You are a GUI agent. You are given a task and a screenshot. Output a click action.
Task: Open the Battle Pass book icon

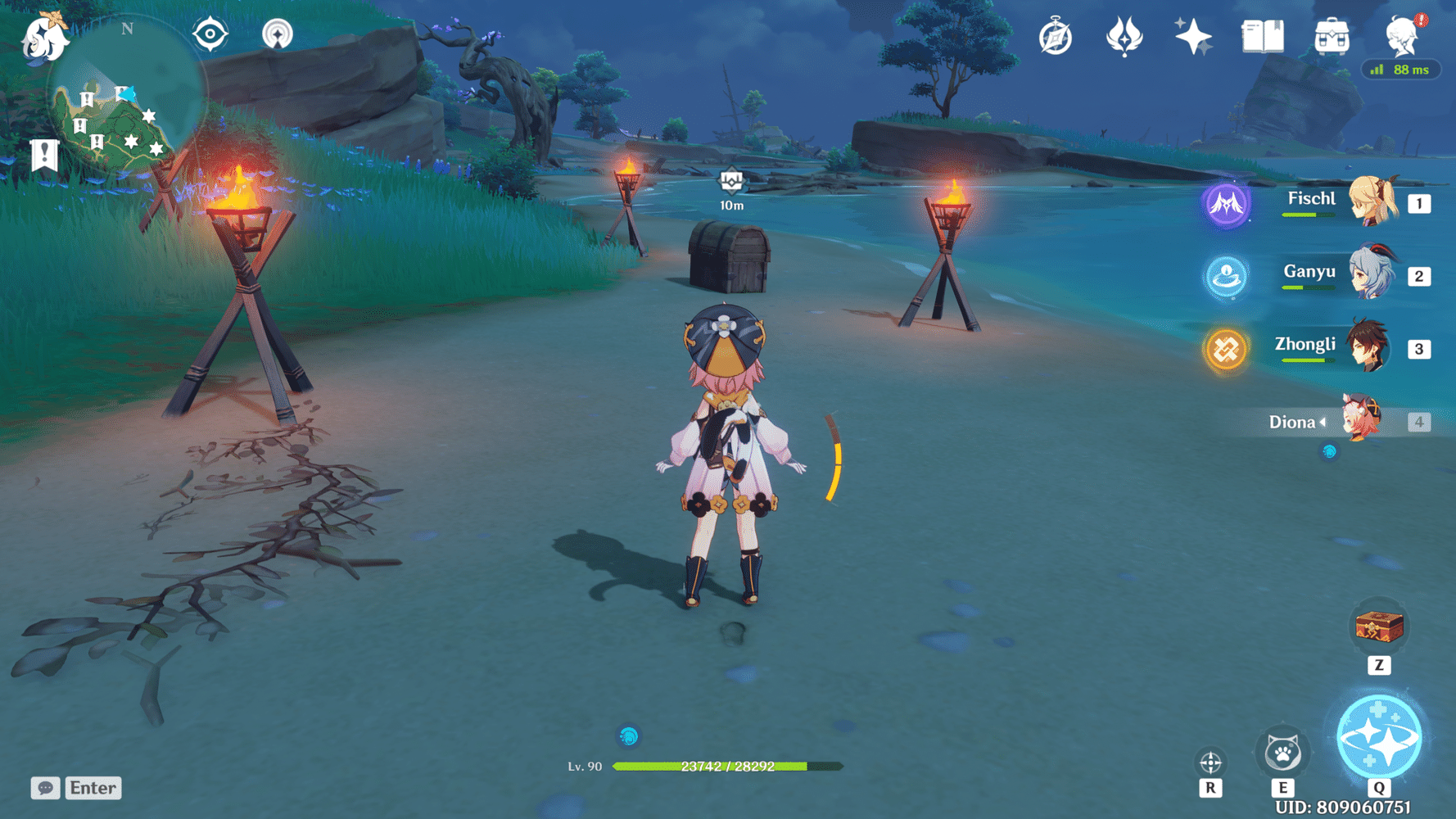1262,36
